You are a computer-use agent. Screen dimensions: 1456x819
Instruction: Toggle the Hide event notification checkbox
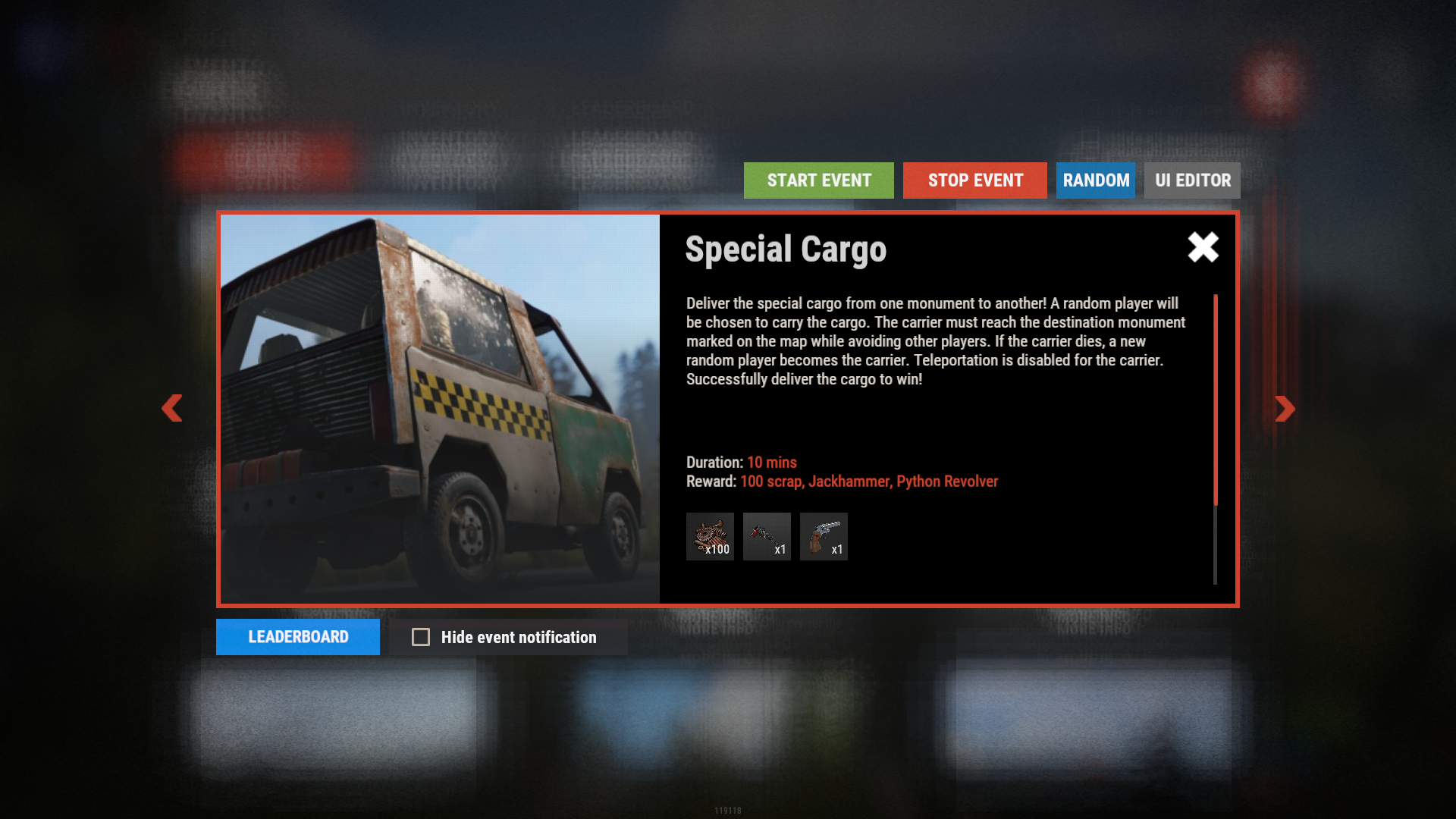pos(421,637)
